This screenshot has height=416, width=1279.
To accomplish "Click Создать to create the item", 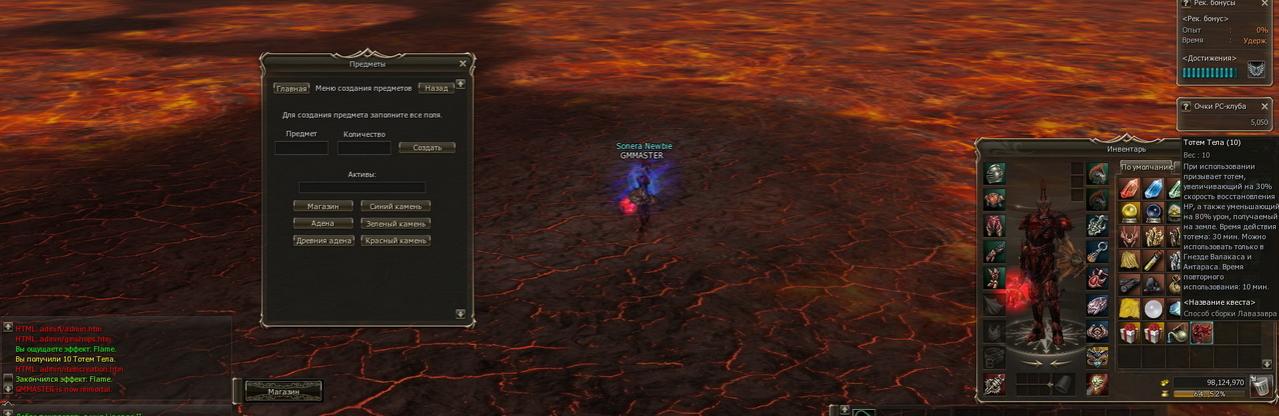I will [427, 148].
